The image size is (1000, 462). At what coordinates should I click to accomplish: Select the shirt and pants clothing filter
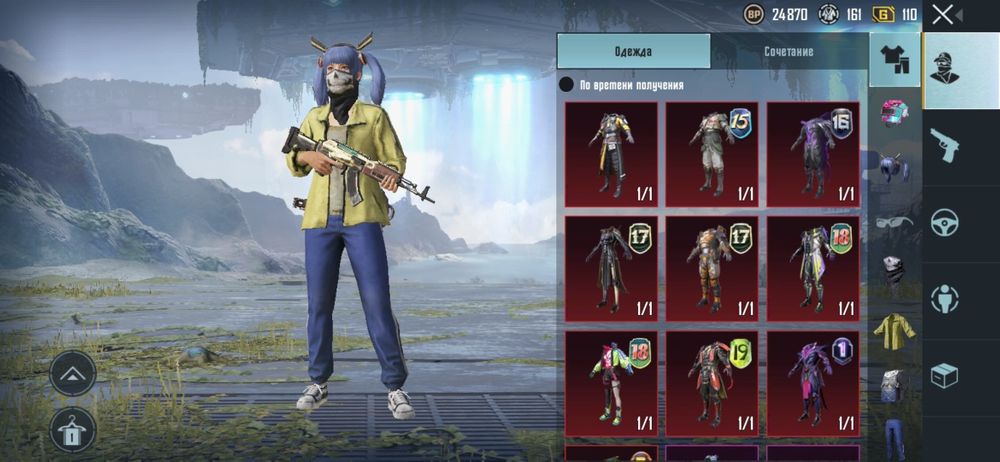pos(895,60)
